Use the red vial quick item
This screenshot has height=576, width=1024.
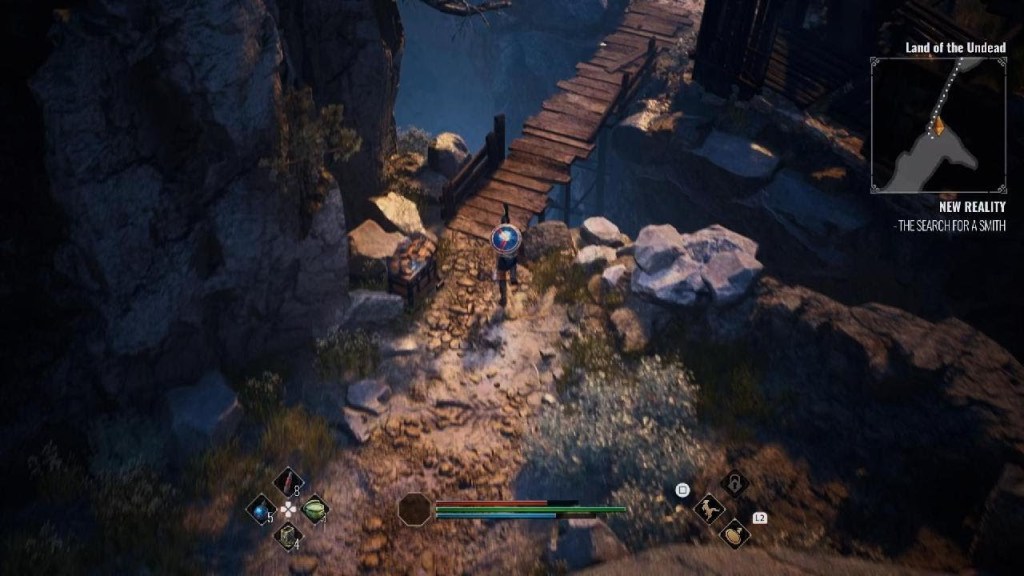point(288,482)
